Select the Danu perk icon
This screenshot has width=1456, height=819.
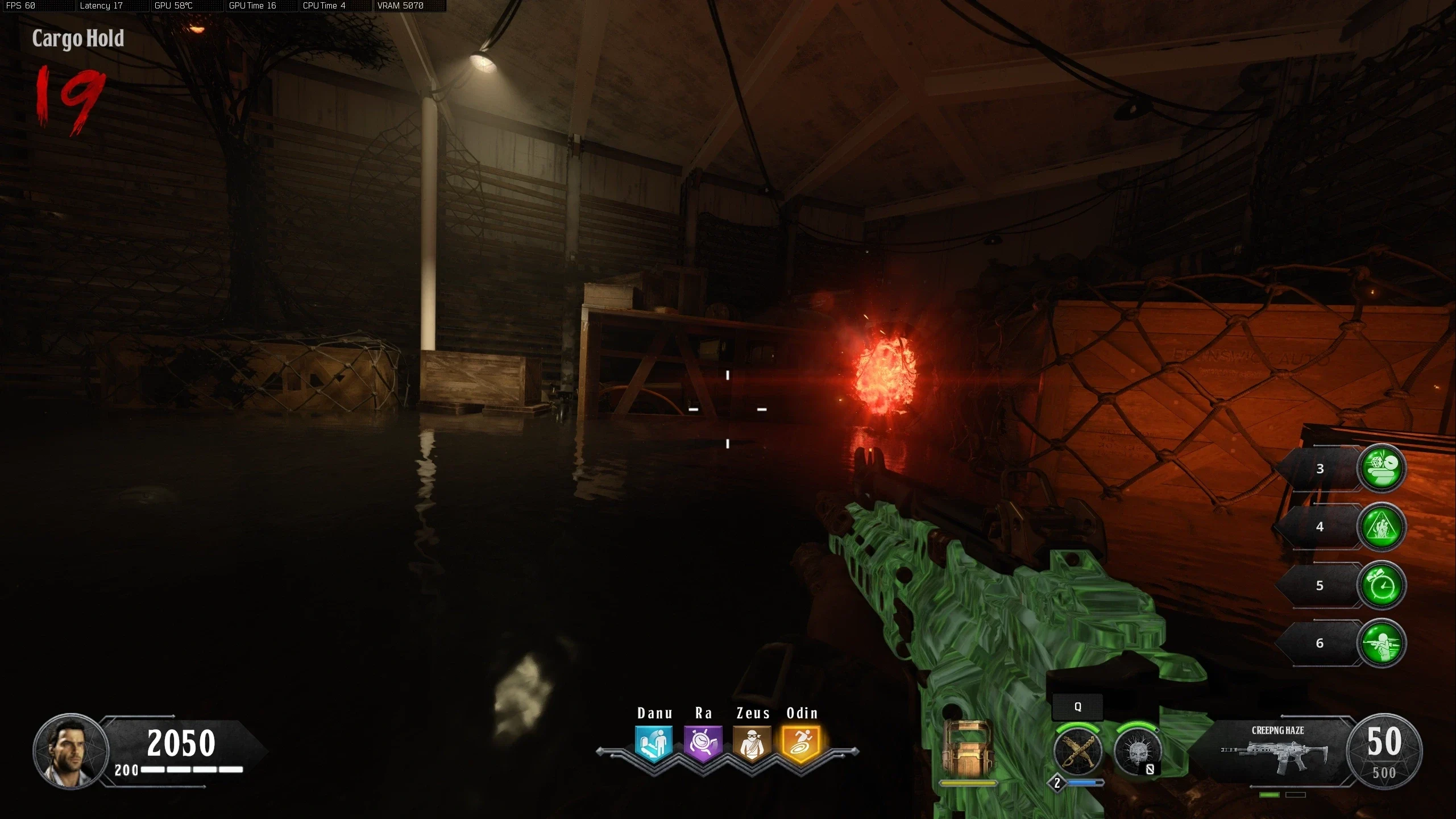[654, 743]
